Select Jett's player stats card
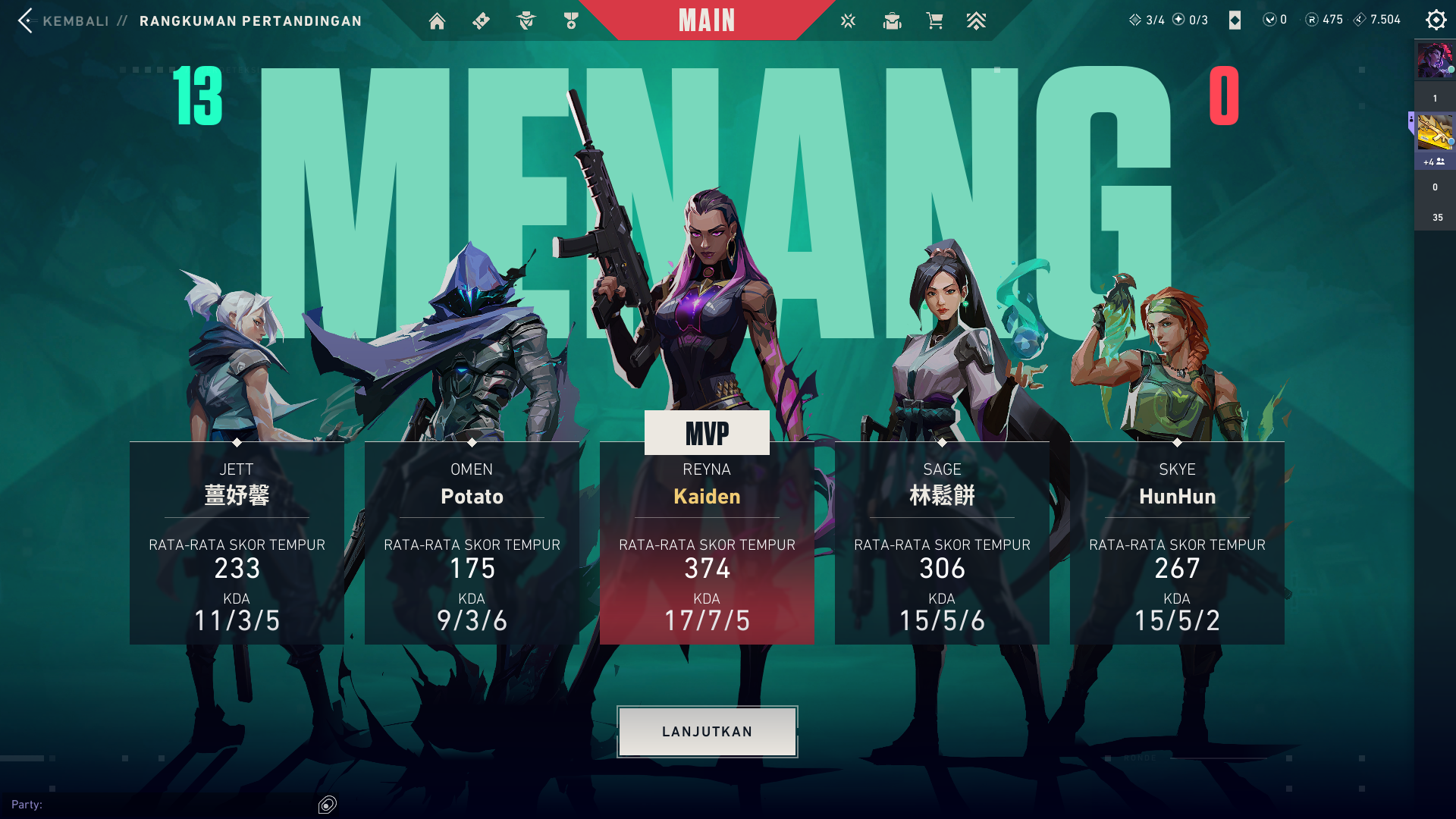 (237, 543)
